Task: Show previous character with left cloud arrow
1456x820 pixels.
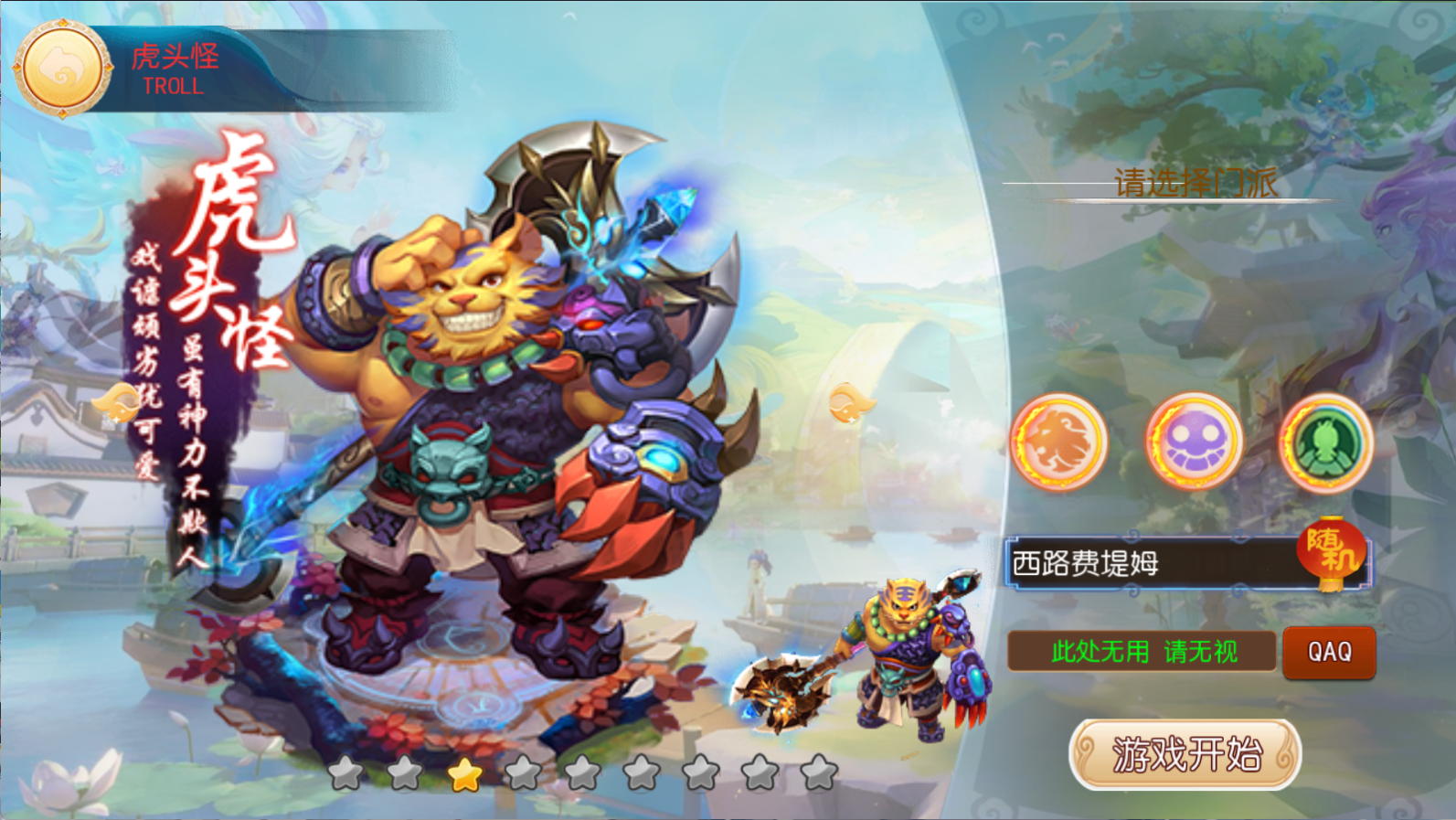Action: pos(119,402)
